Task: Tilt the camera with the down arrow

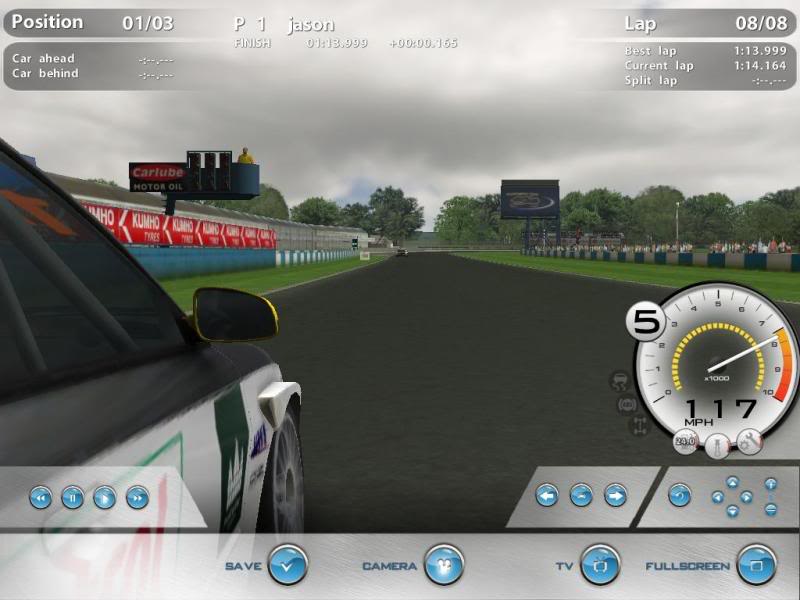Action: click(x=732, y=510)
